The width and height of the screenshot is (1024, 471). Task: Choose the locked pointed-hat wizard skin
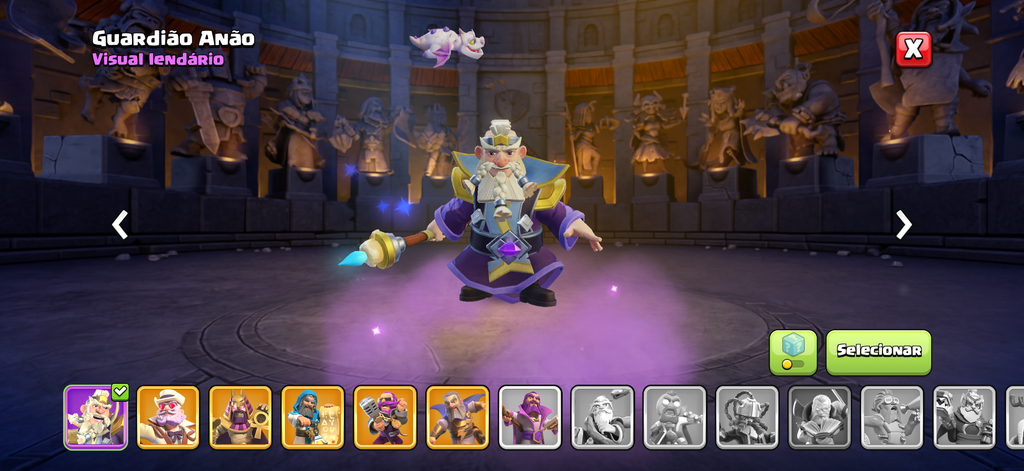602,417
